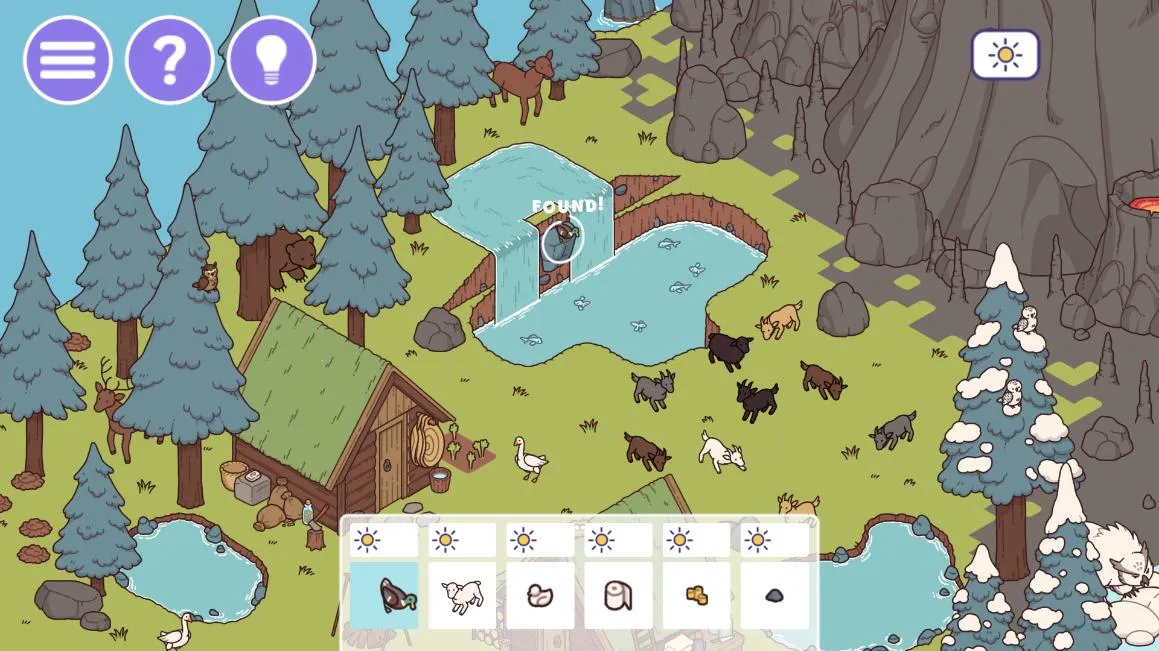Open the hamburger menu
1159x651 pixels.
(x=68, y=60)
